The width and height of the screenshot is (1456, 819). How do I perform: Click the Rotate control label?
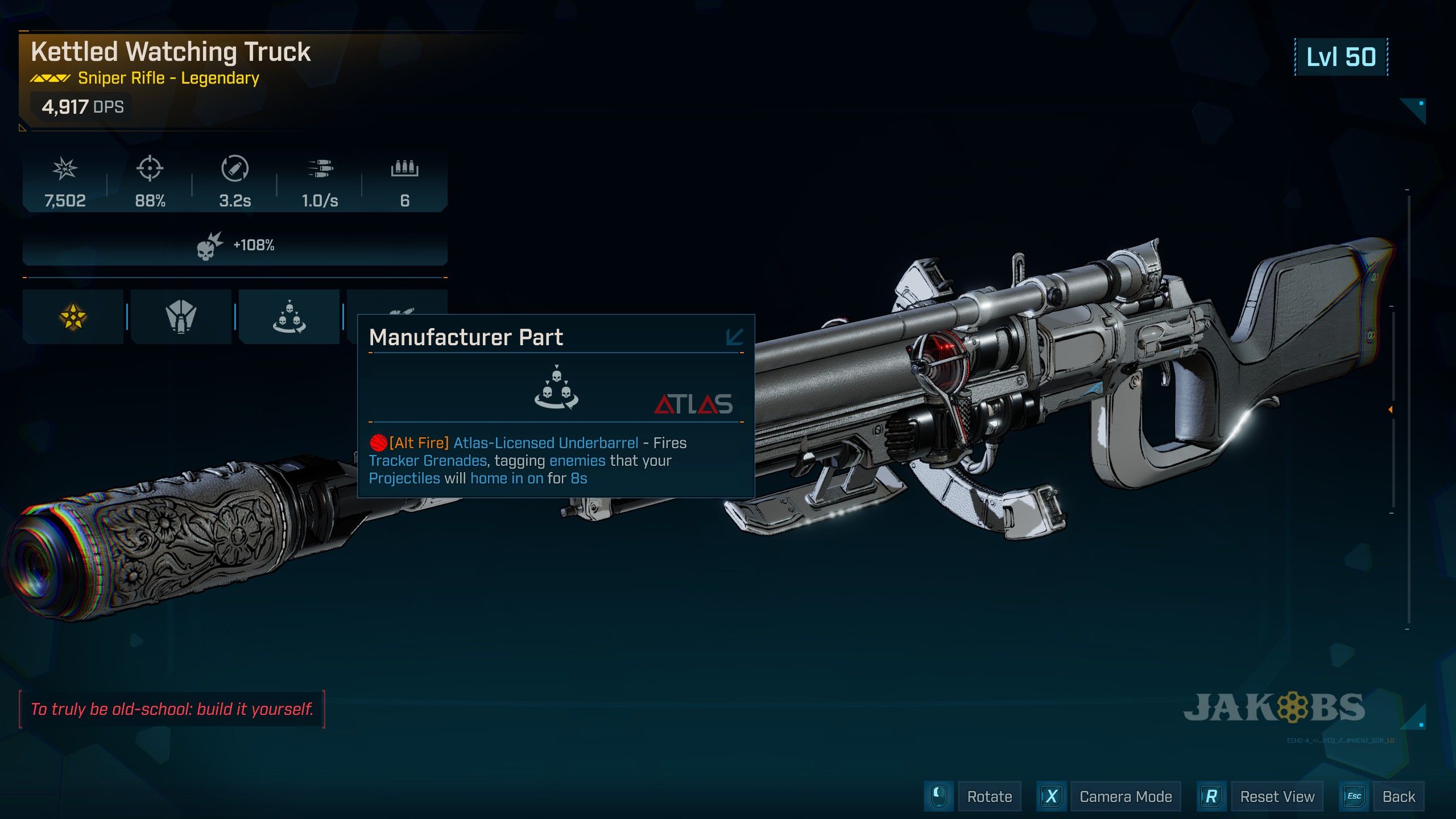click(989, 797)
